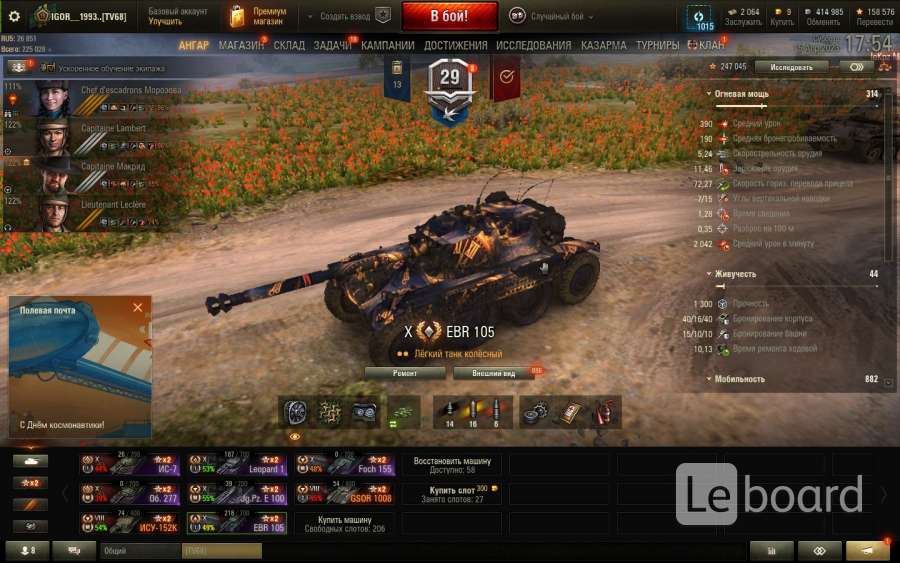Screen dimensions: 900x563
Task: Show the ДОСТИЖЕНИЯ tab
Action: tap(455, 45)
